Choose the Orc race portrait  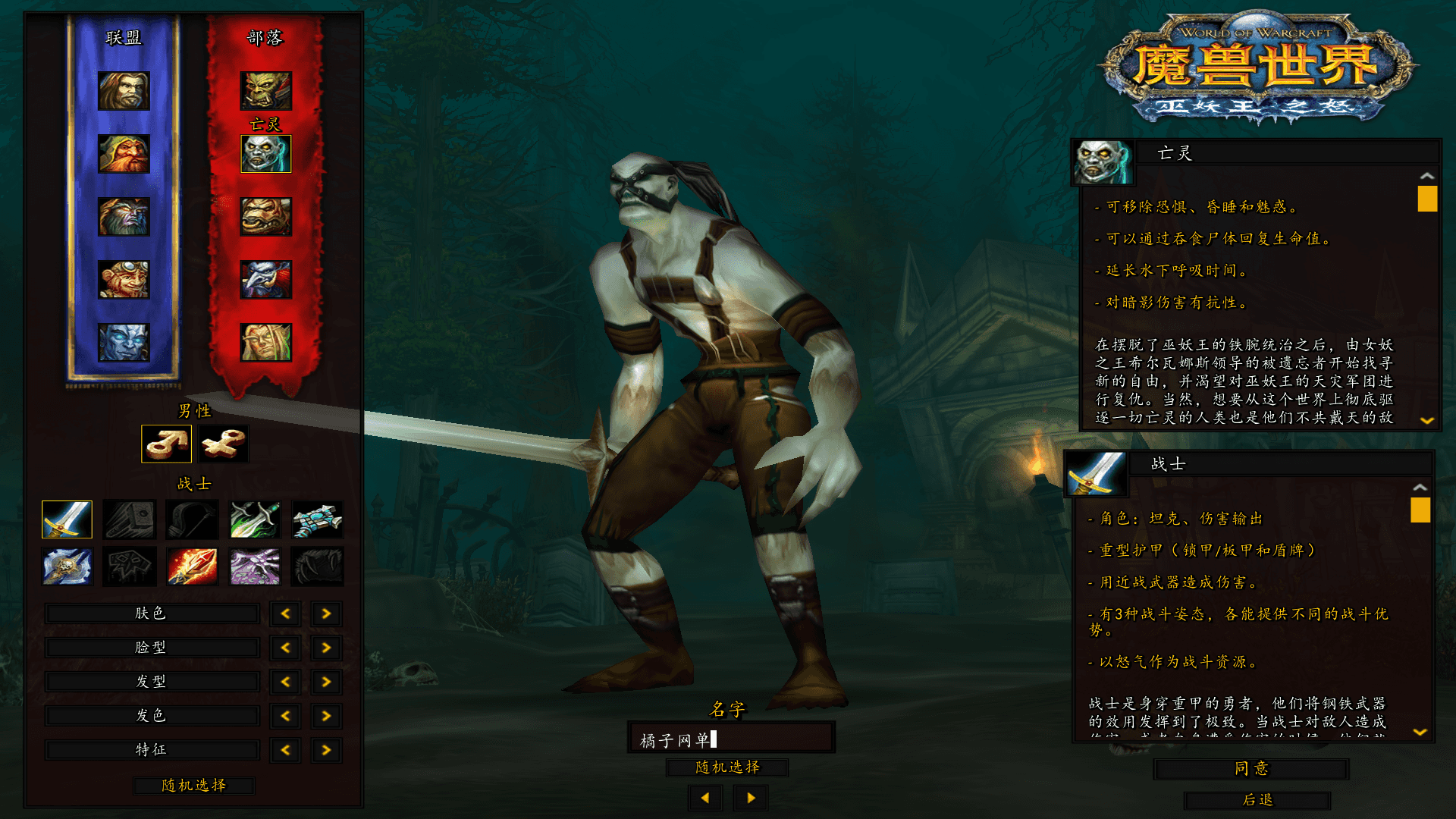point(265,91)
